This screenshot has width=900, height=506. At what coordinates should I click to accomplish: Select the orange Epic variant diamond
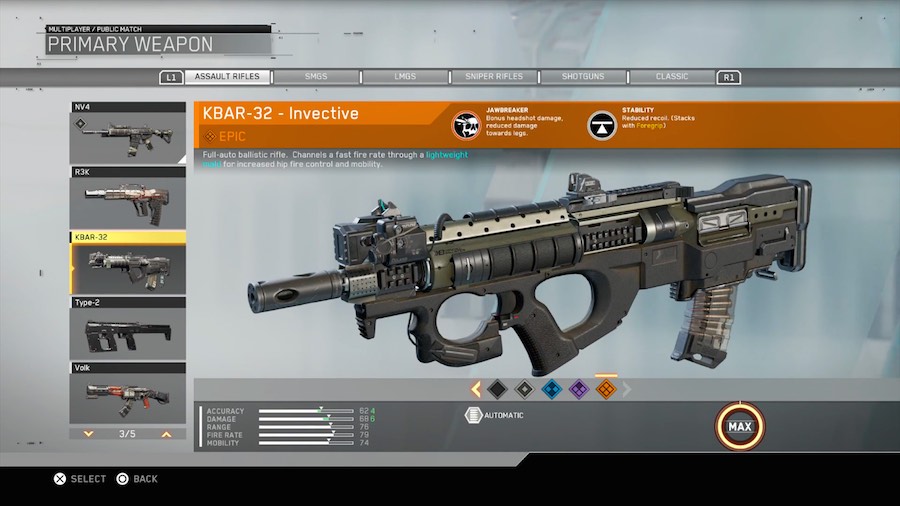(605, 389)
